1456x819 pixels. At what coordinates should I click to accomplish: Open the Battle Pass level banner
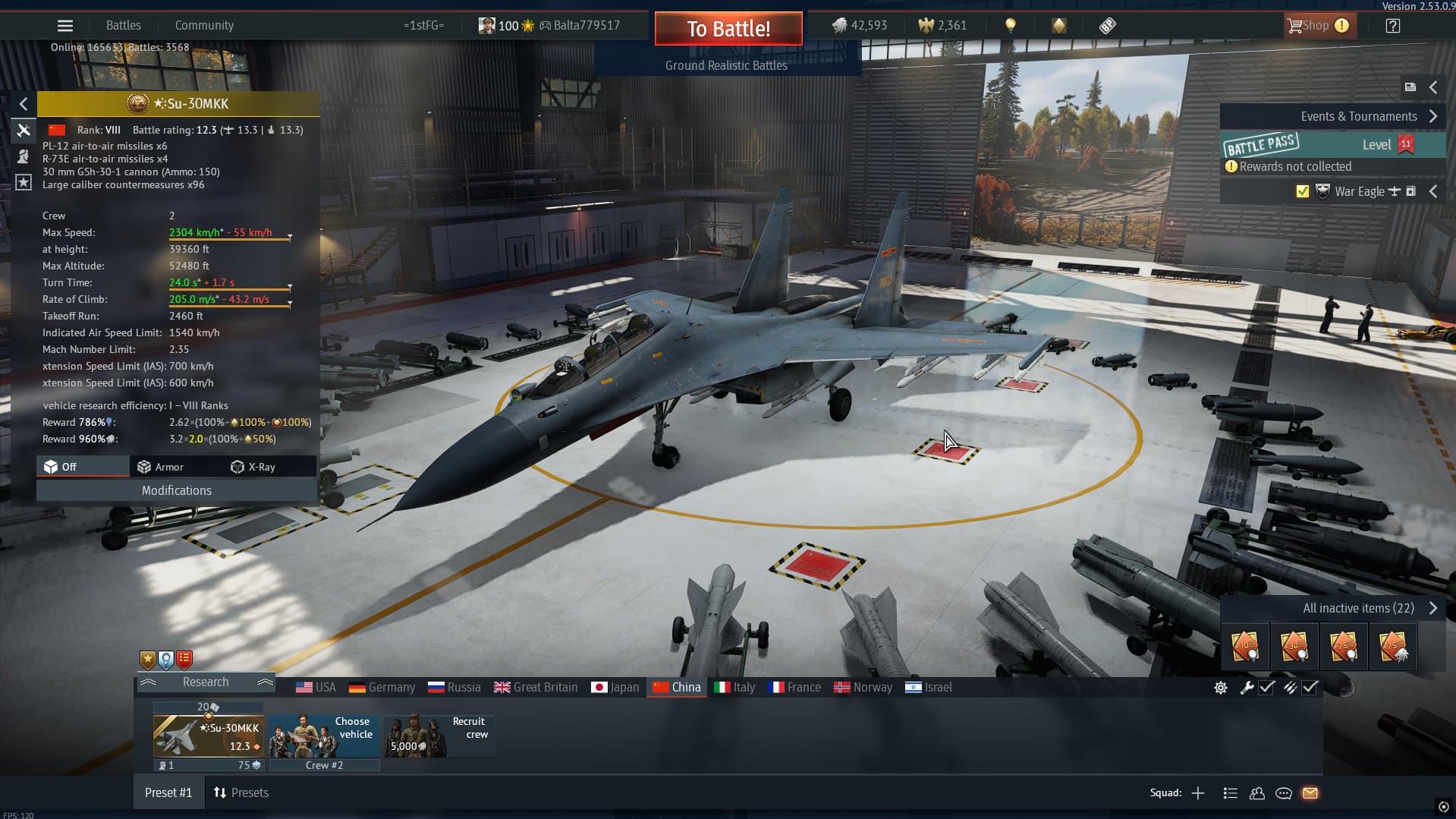pyautogui.click(x=1332, y=144)
